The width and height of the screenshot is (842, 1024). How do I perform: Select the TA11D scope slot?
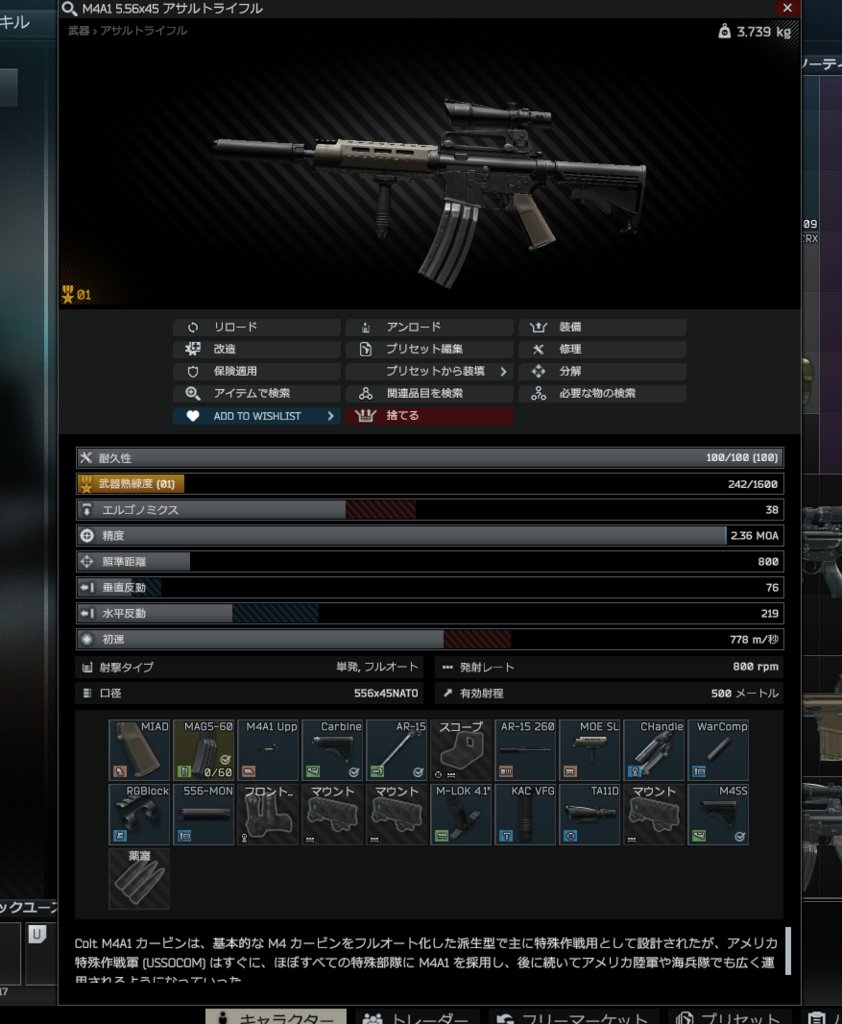(589, 814)
